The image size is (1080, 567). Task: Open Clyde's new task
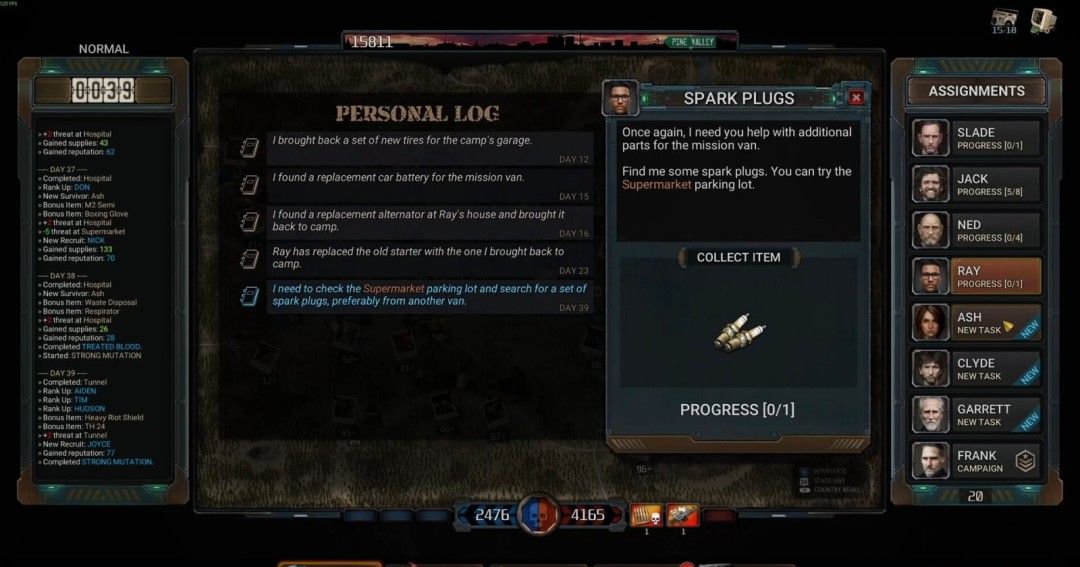(976, 368)
